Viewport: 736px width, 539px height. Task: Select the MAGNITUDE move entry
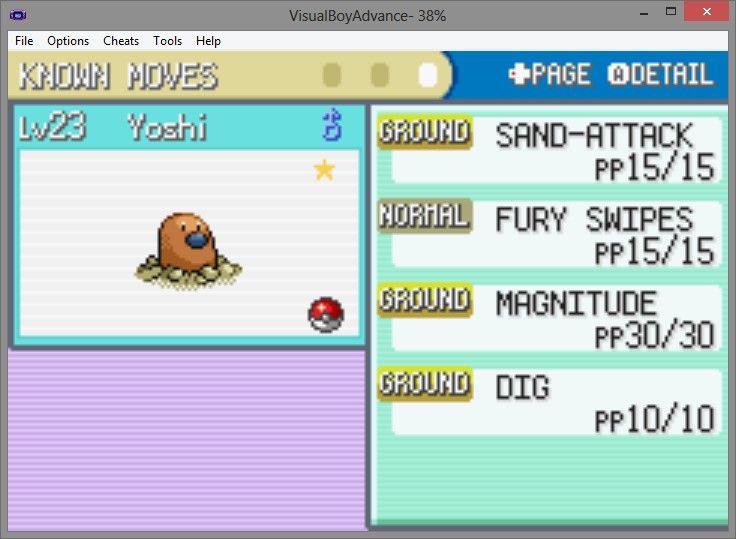pyautogui.click(x=550, y=317)
